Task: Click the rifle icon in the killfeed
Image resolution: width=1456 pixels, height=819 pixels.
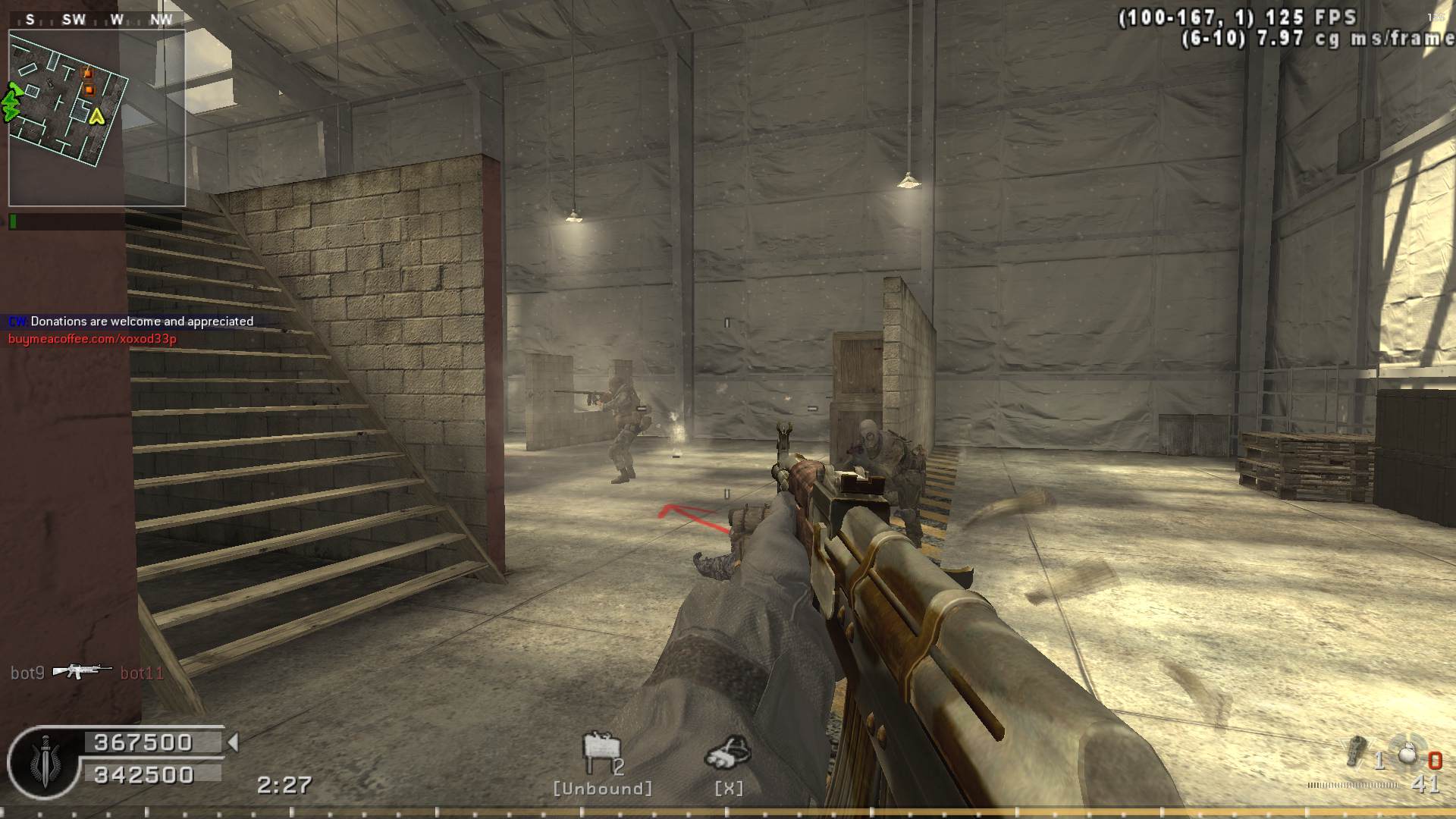Action: point(82,671)
